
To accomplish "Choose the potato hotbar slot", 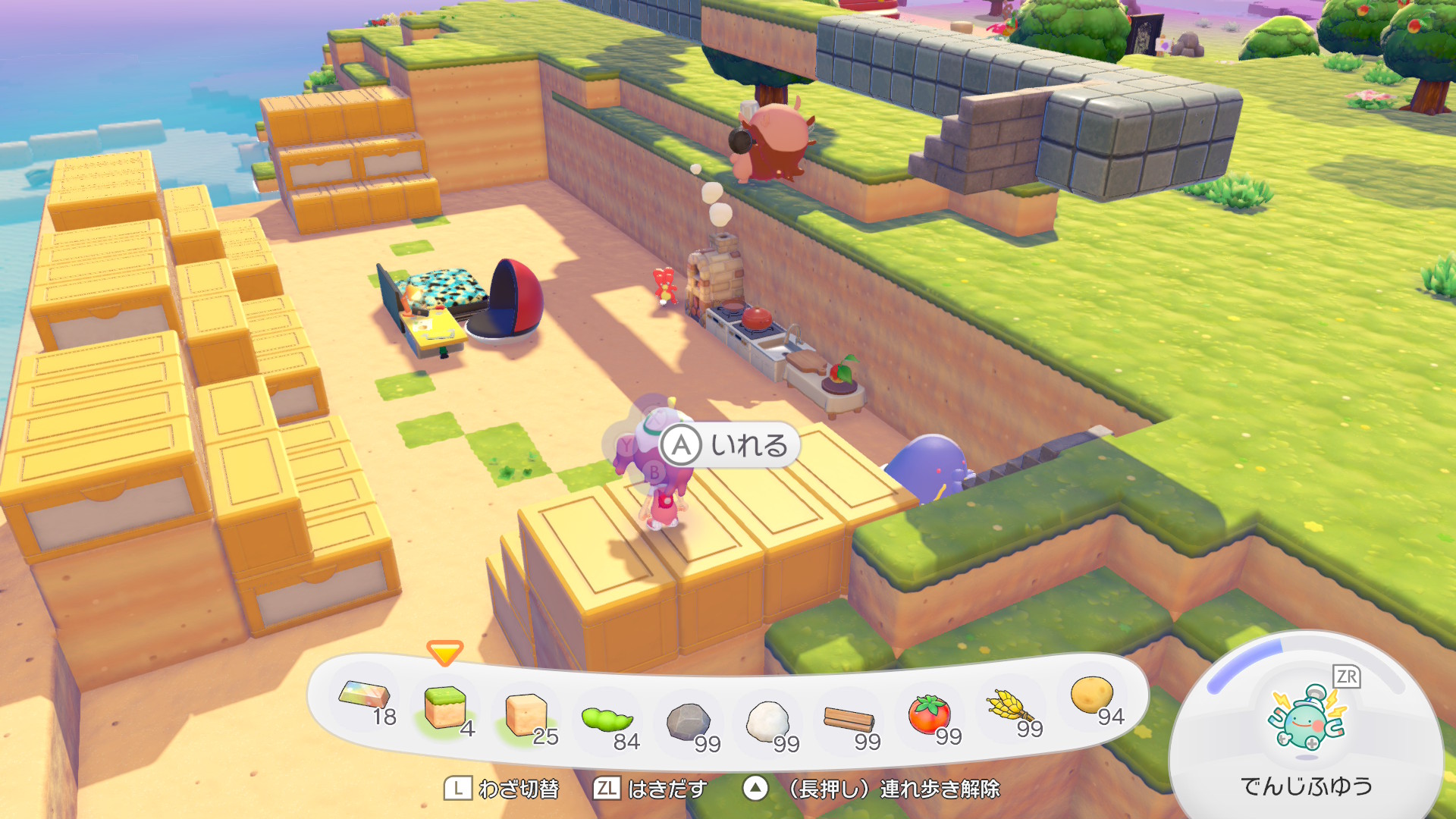I will (x=1092, y=695).
